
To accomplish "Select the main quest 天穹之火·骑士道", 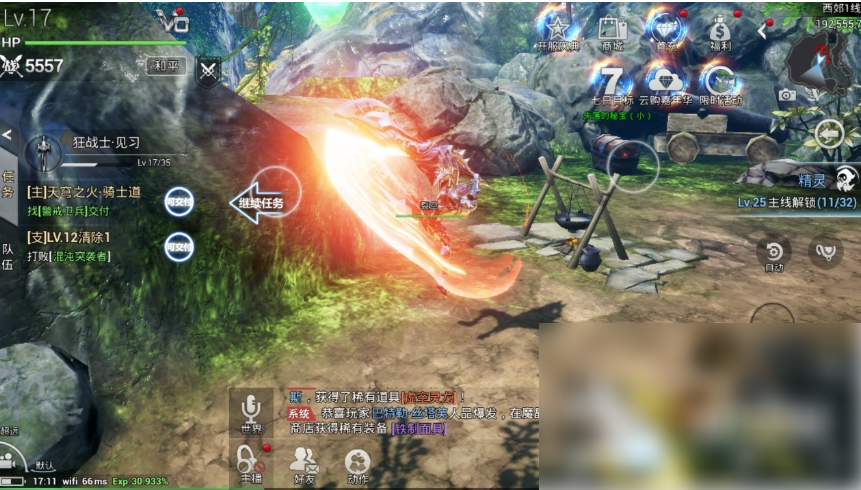I will tap(86, 201).
